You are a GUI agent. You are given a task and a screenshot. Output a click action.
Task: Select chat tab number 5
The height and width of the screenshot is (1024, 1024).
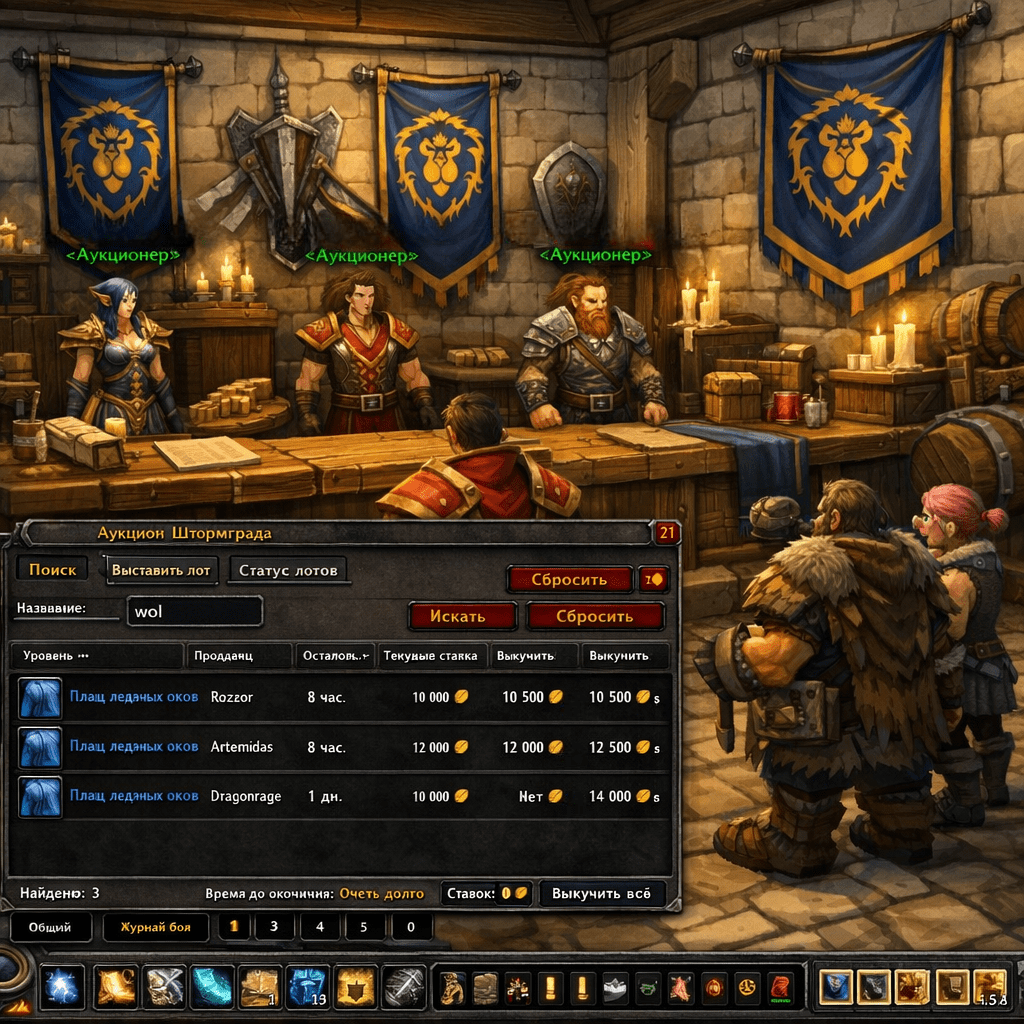pos(364,927)
